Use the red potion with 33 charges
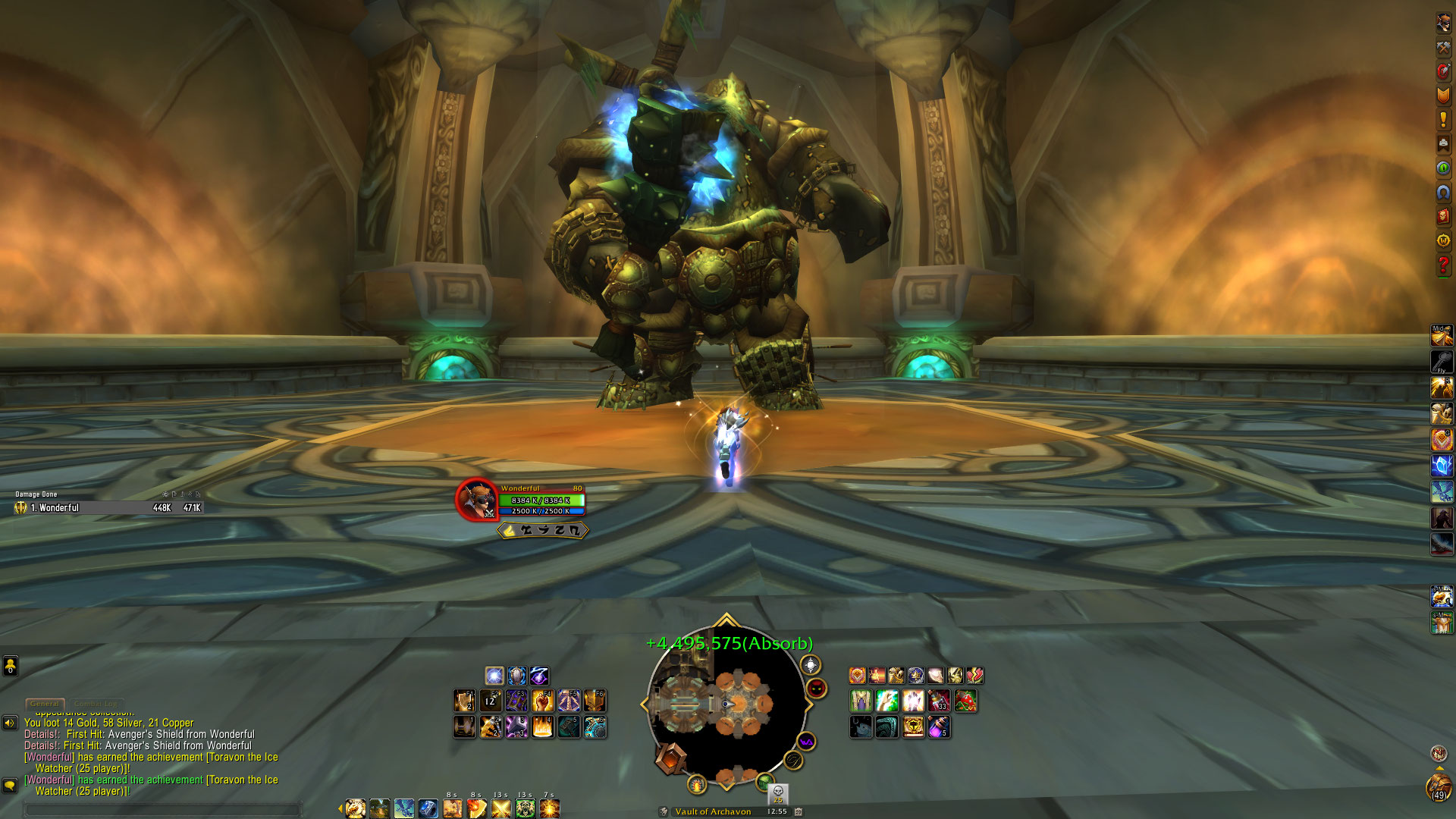Image resolution: width=1456 pixels, height=819 pixels. tap(939, 701)
